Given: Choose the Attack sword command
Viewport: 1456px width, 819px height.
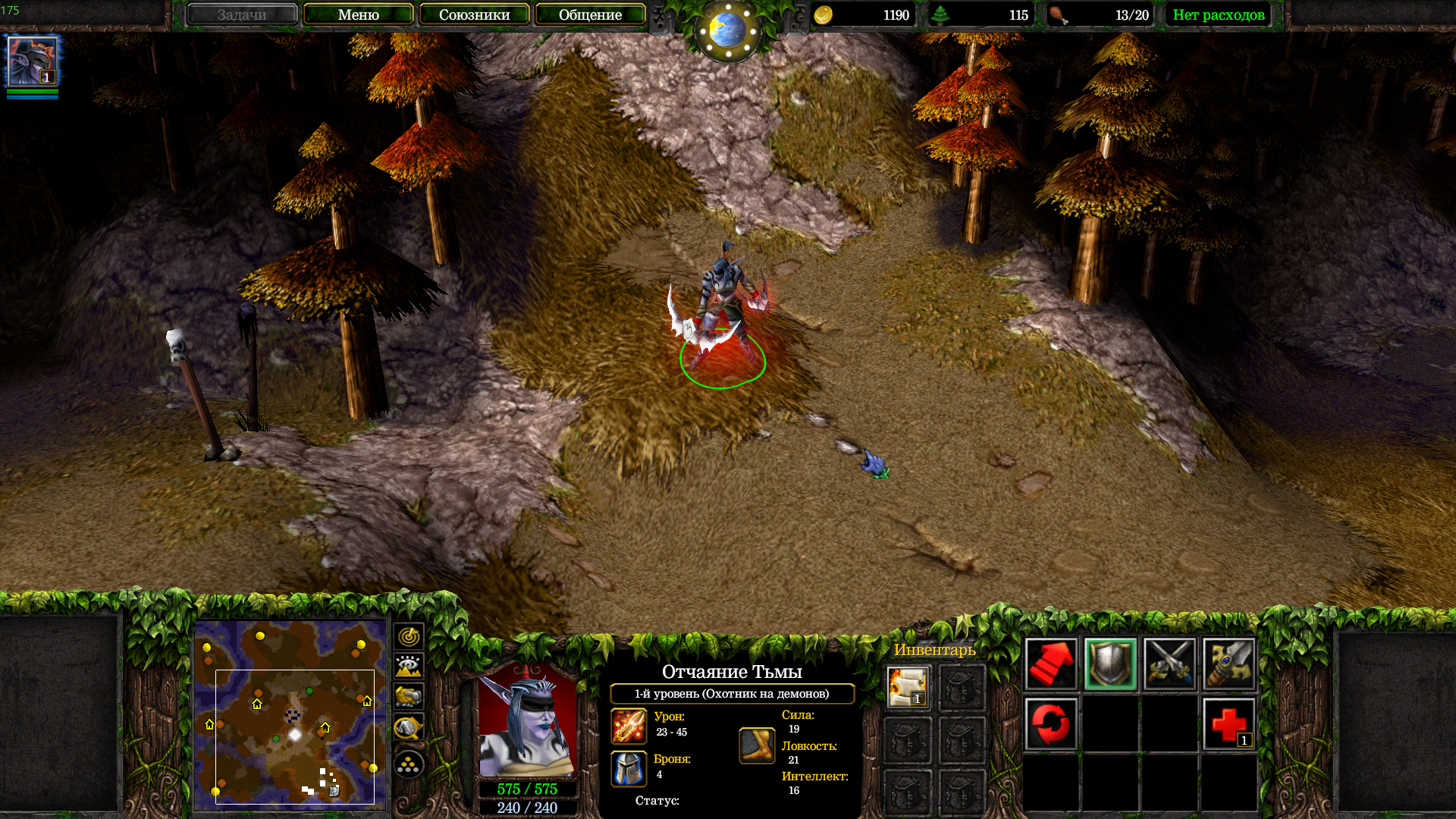Looking at the screenshot, I should 1228,664.
